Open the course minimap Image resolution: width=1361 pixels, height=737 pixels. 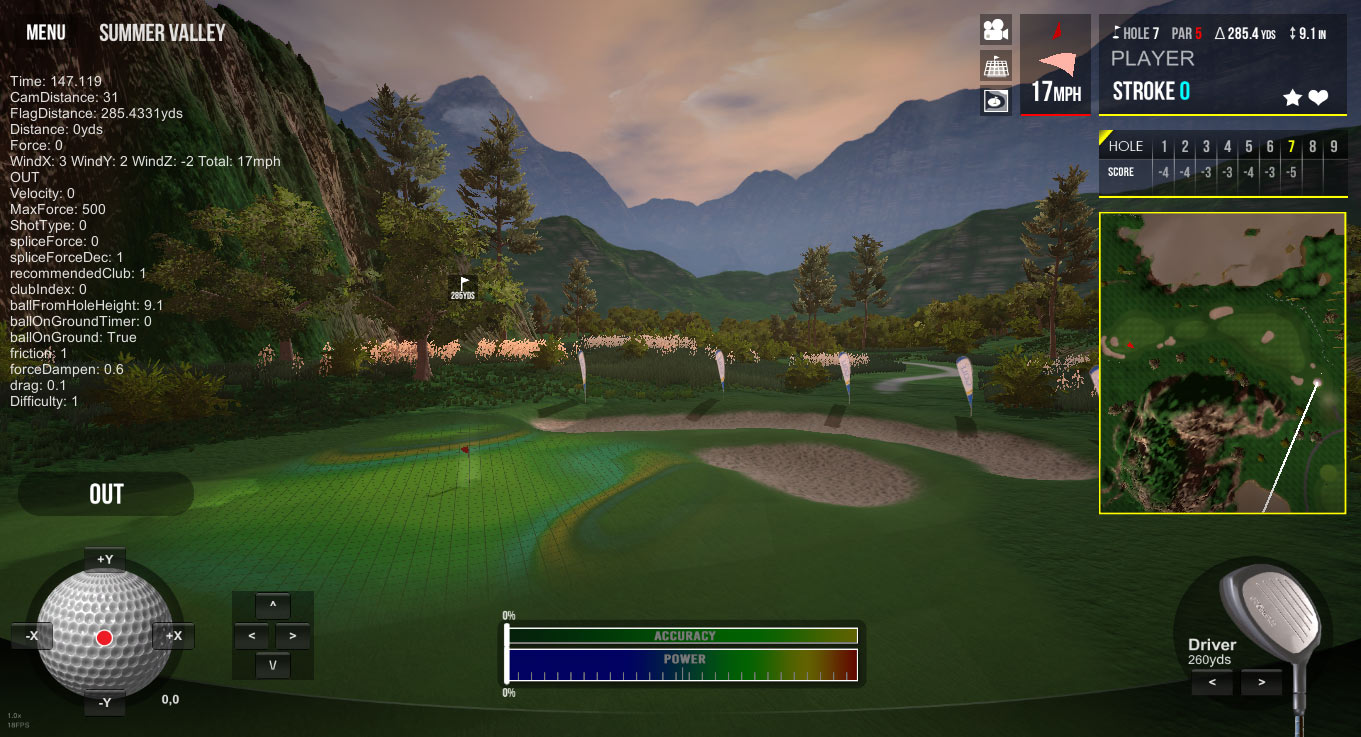point(1222,362)
